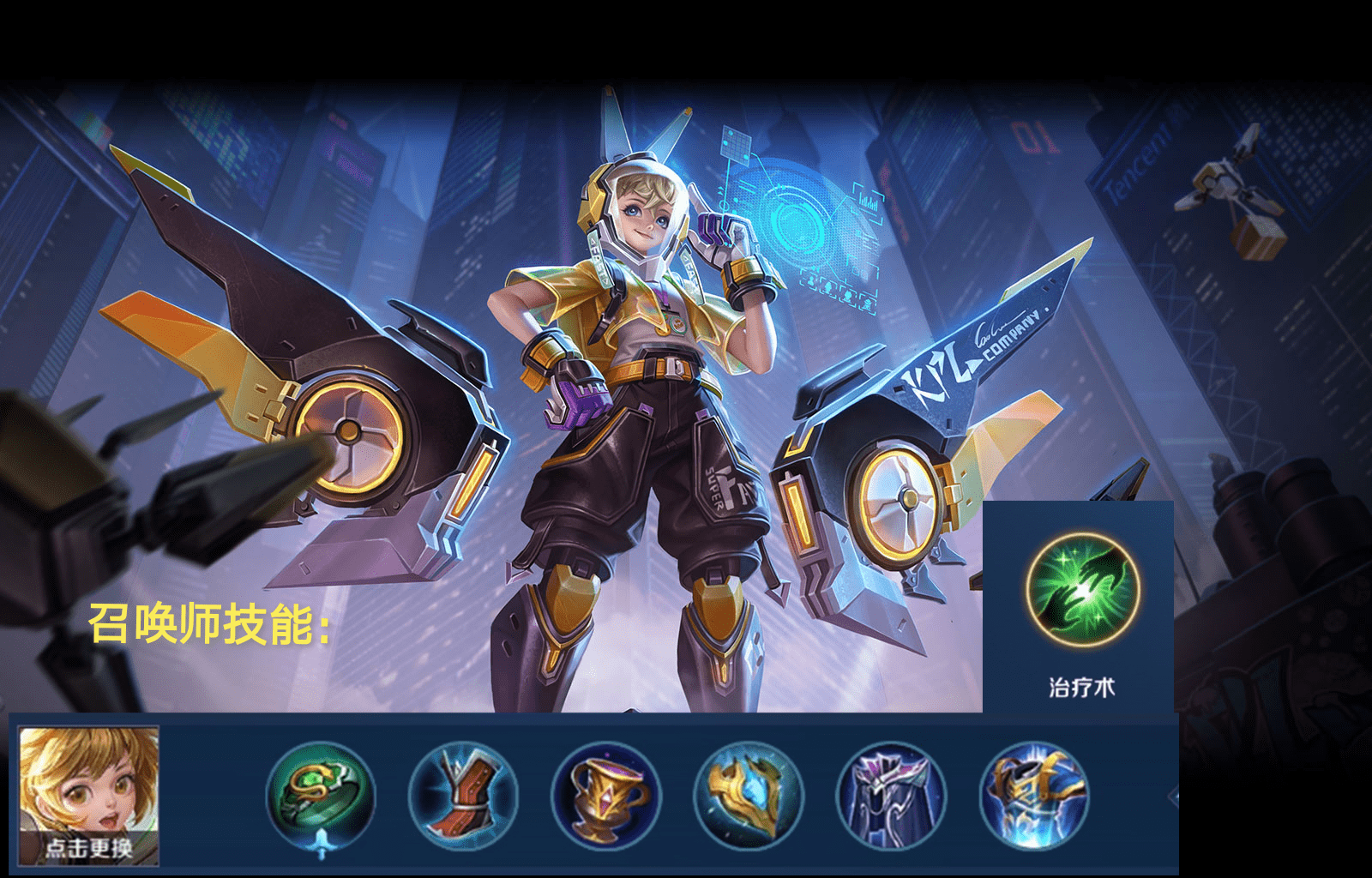The height and width of the screenshot is (878, 1372).
Task: Select the green ring item icon
Action: tap(321, 795)
